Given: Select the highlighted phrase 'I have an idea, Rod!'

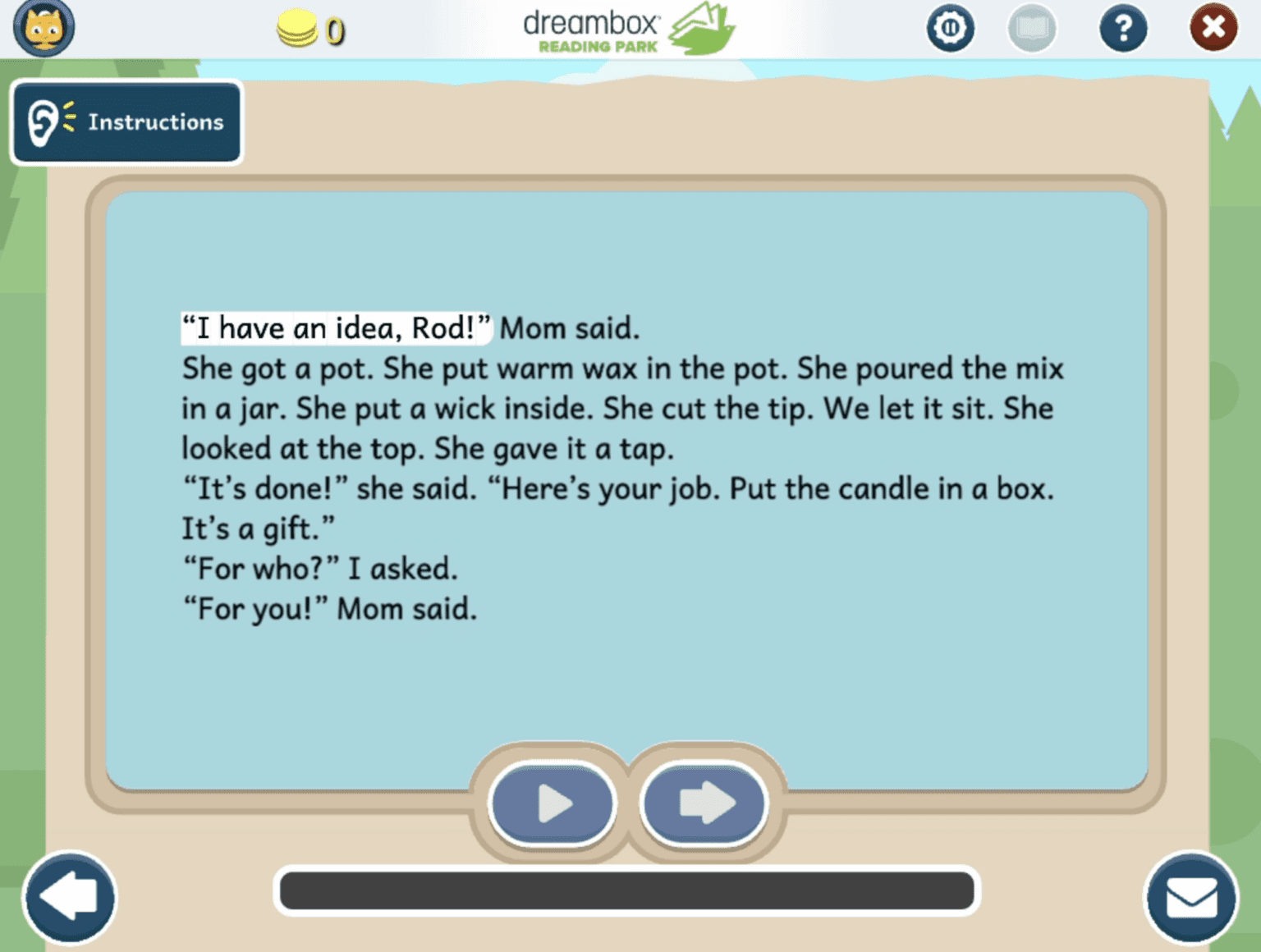Looking at the screenshot, I should [x=335, y=327].
